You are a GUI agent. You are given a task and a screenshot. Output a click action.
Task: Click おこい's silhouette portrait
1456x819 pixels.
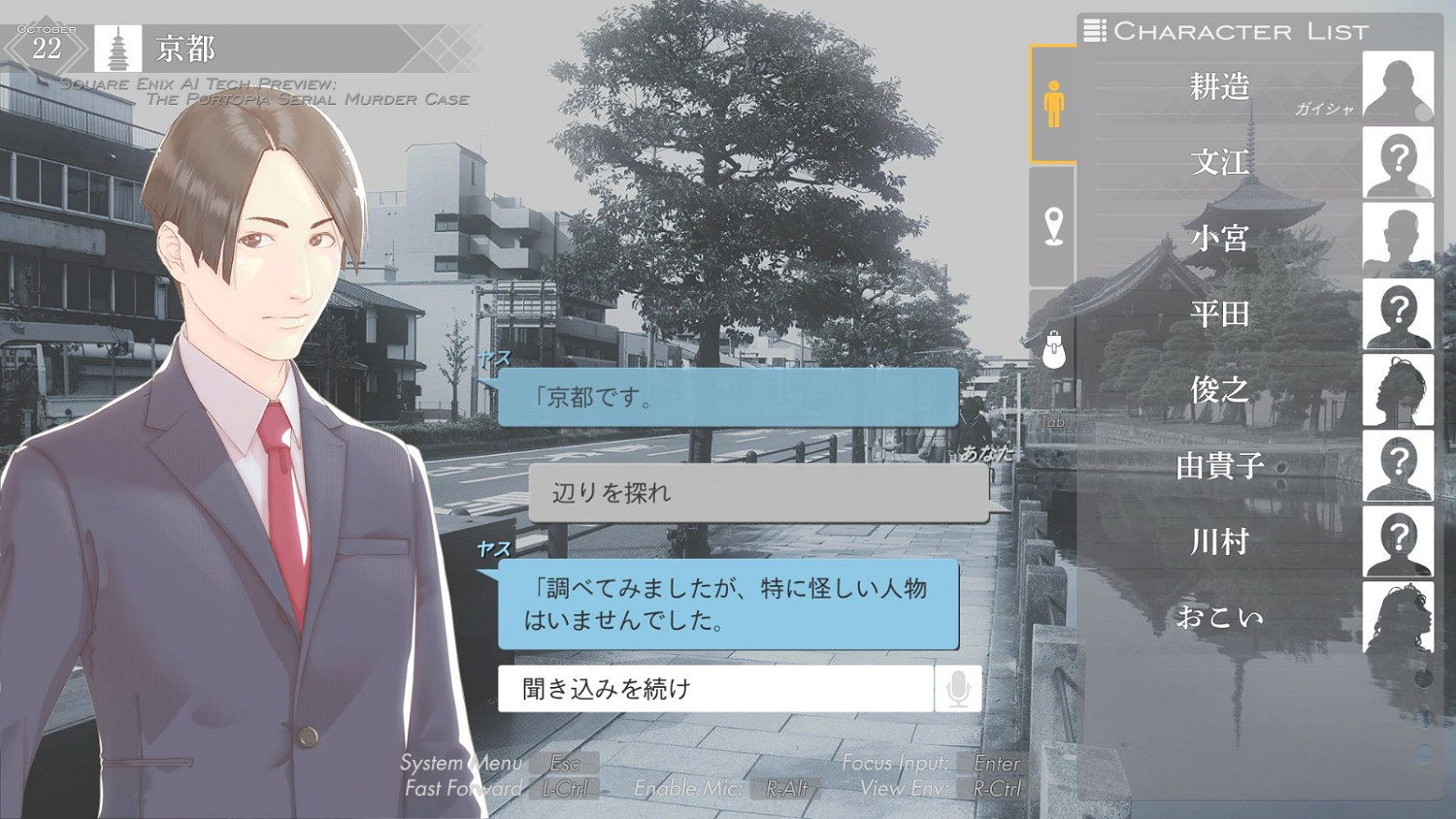coord(1398,618)
